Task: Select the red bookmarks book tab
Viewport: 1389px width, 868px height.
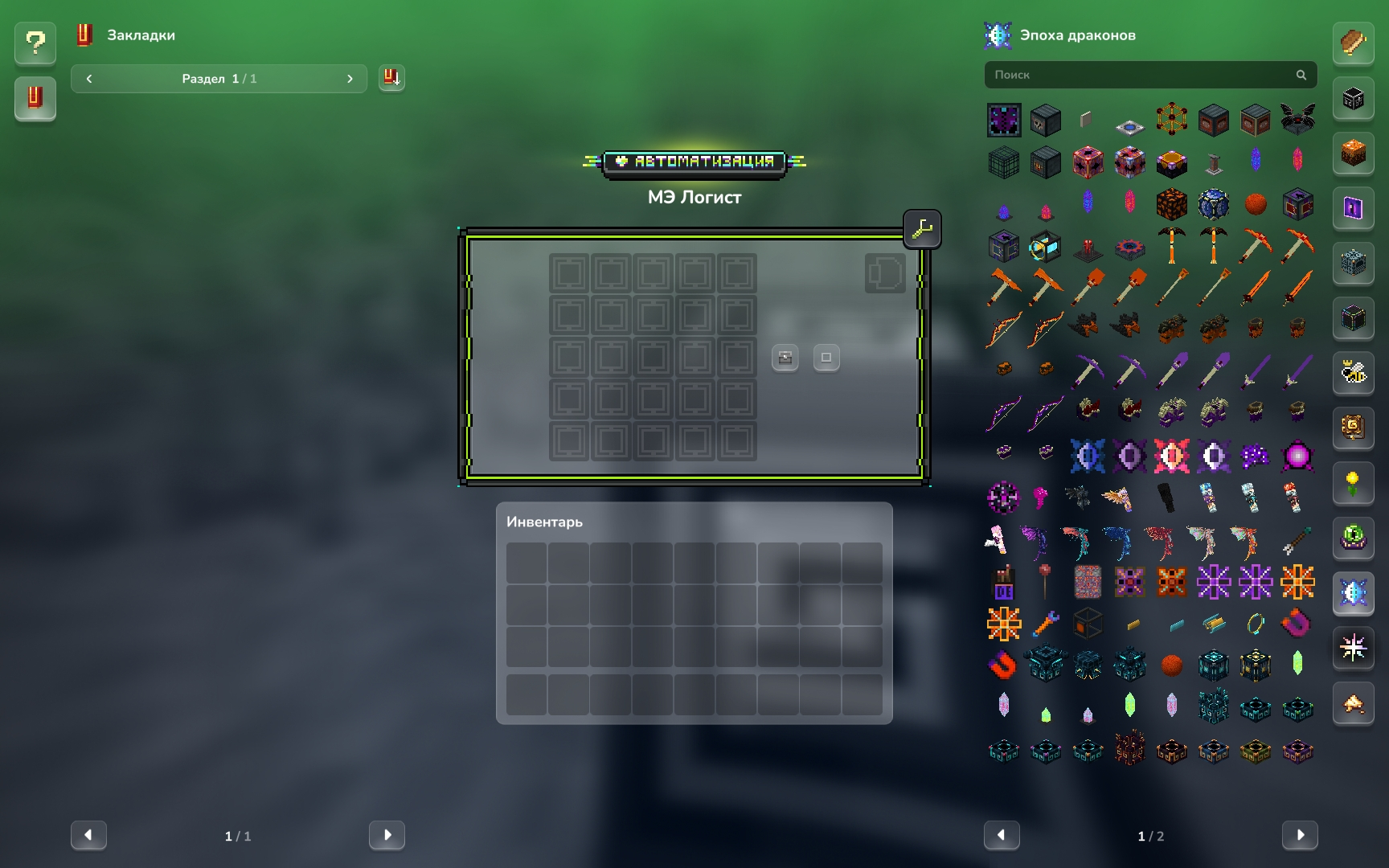Action: [35, 98]
